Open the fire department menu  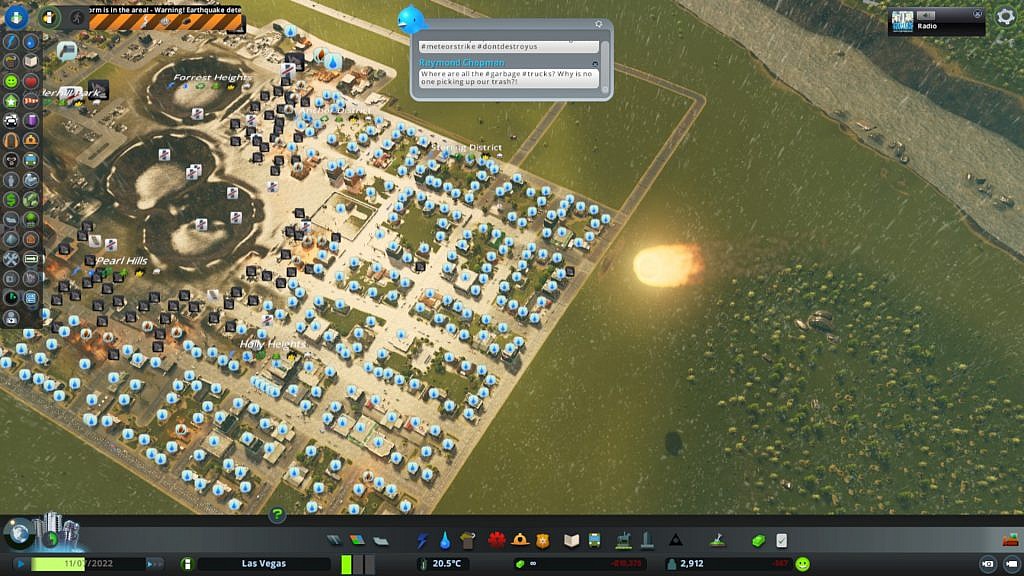click(520, 540)
